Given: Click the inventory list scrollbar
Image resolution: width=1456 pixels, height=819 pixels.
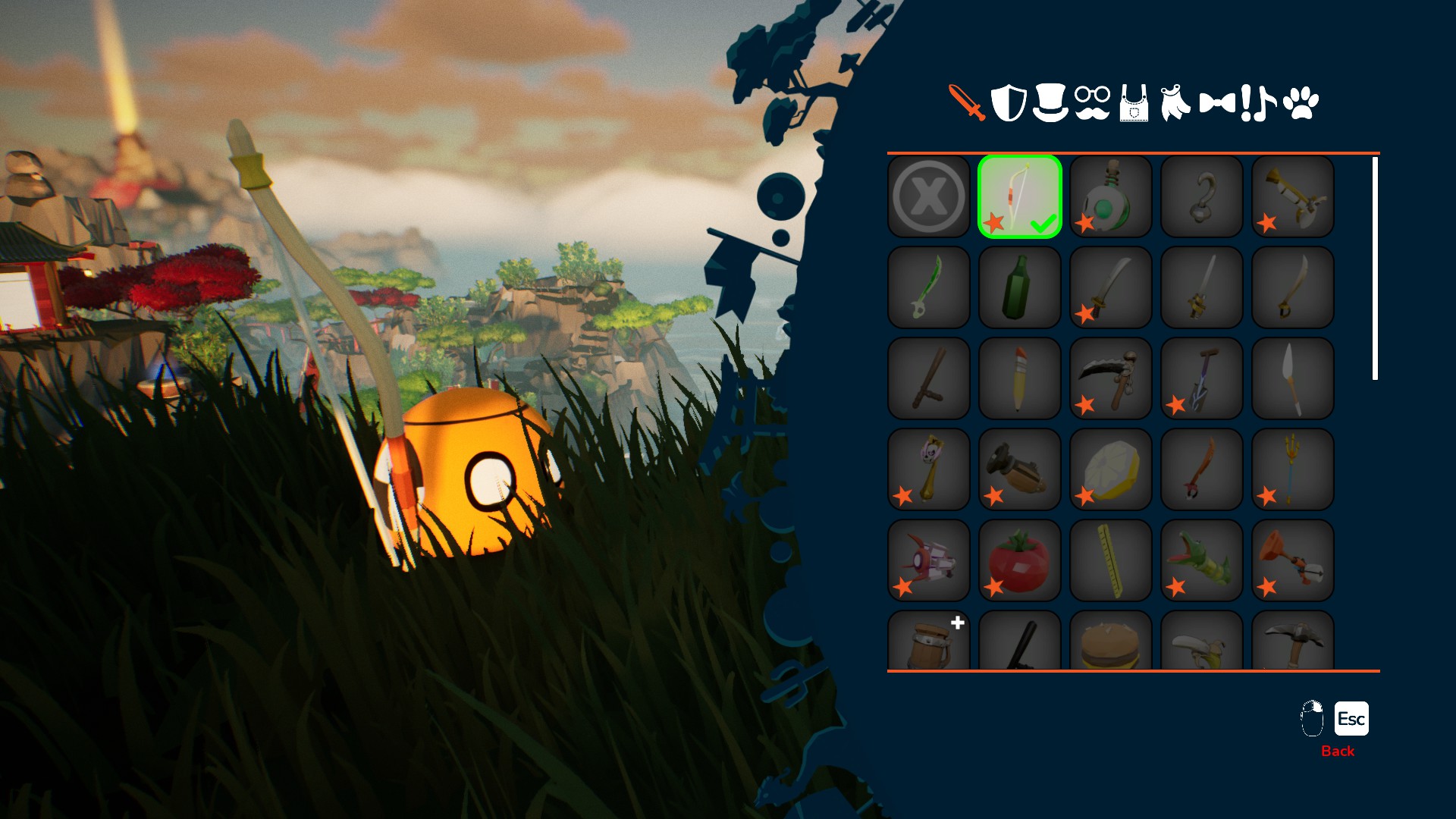Looking at the screenshot, I should click(1375, 268).
